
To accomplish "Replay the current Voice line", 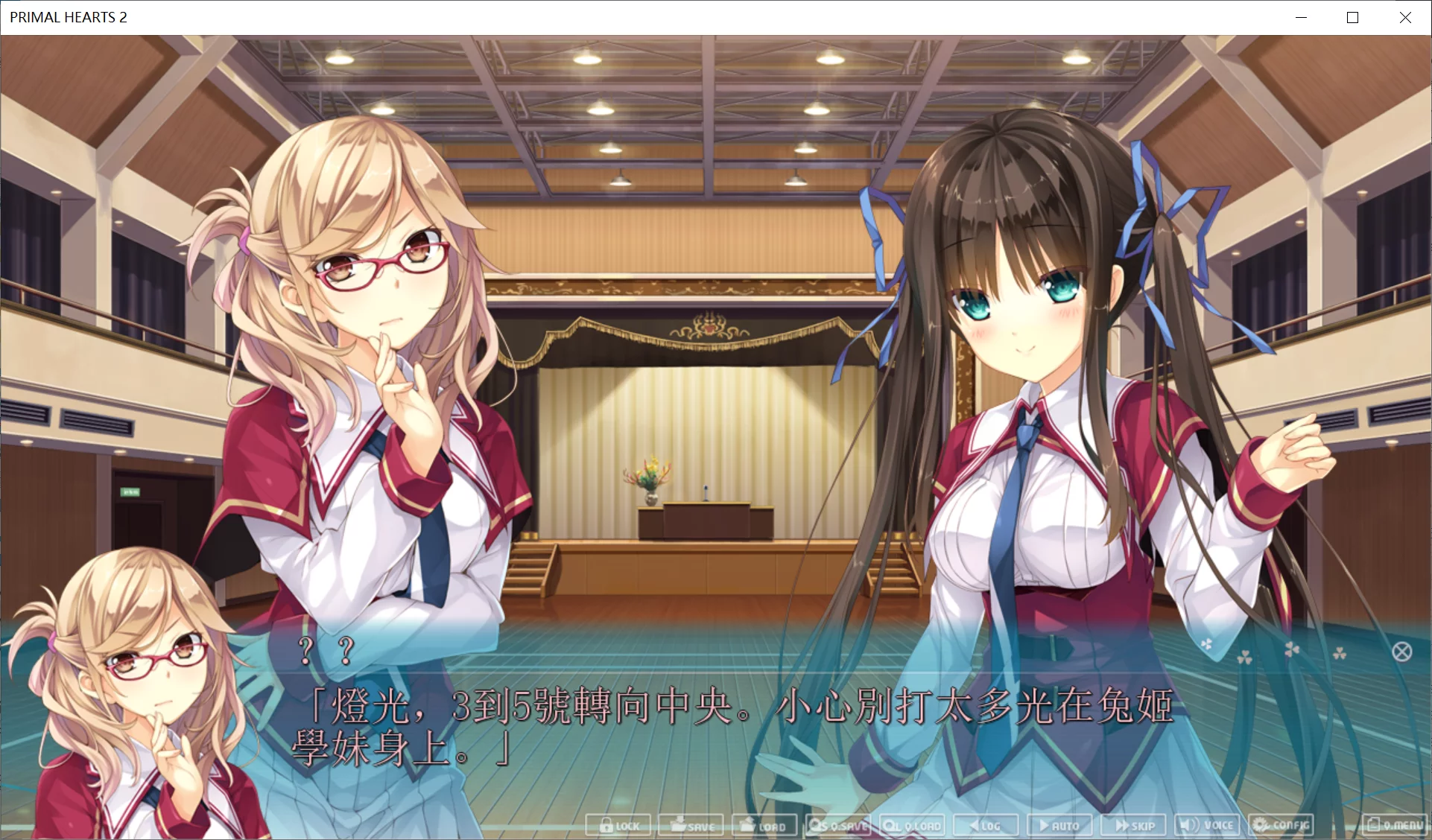I will (x=1206, y=825).
